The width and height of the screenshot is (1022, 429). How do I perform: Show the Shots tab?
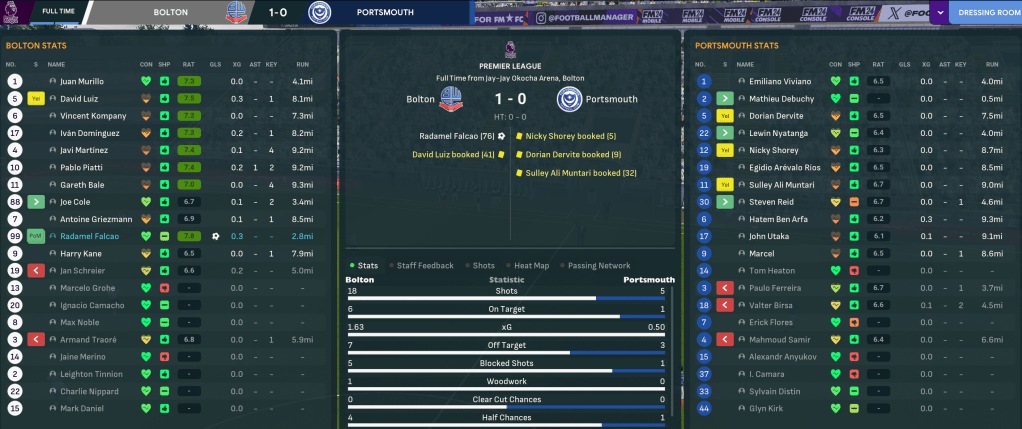click(x=483, y=265)
